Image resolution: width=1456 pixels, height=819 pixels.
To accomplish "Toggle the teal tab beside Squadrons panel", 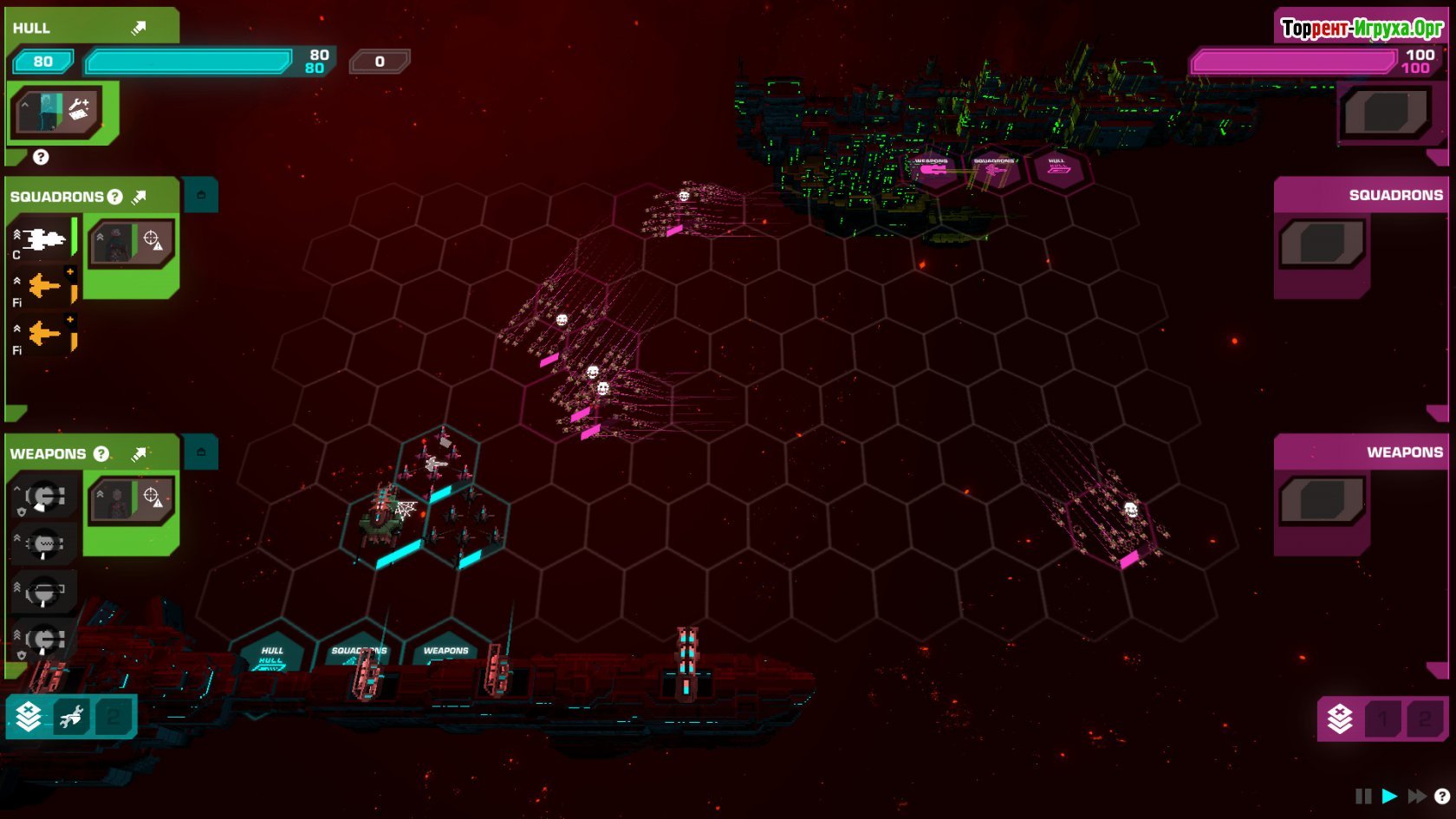I will [x=201, y=195].
